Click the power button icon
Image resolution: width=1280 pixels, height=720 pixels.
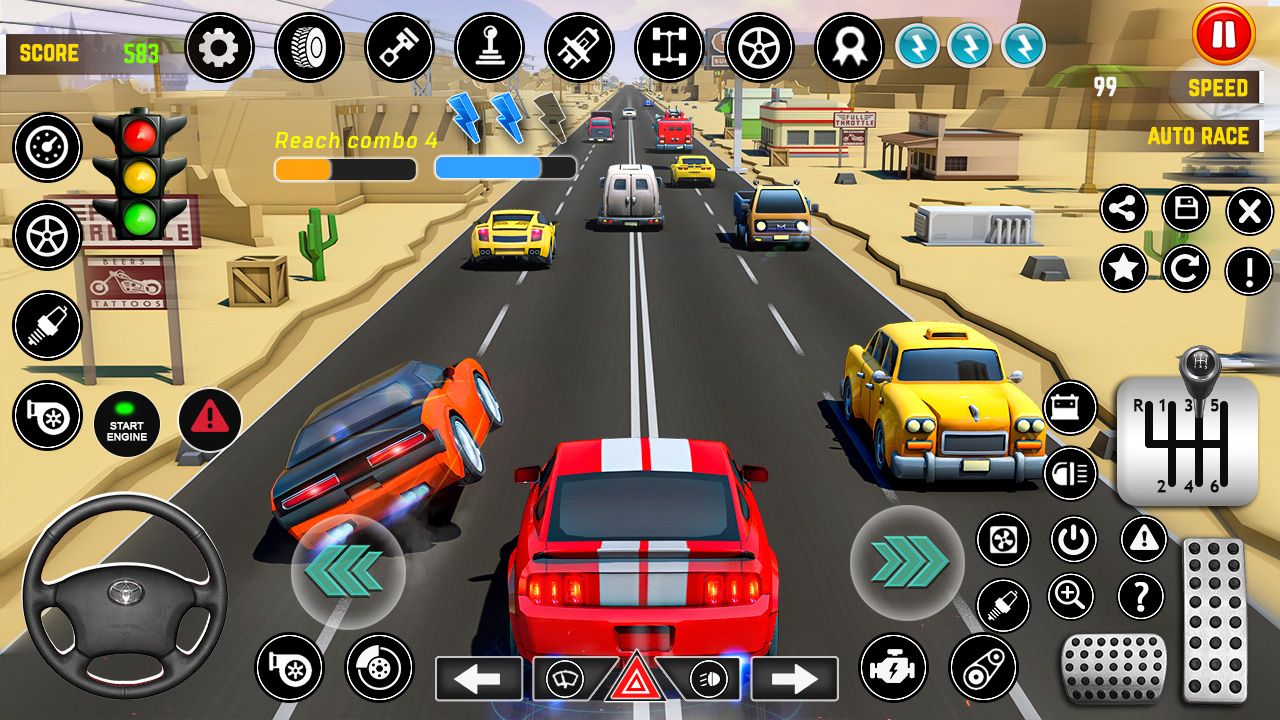point(1074,540)
